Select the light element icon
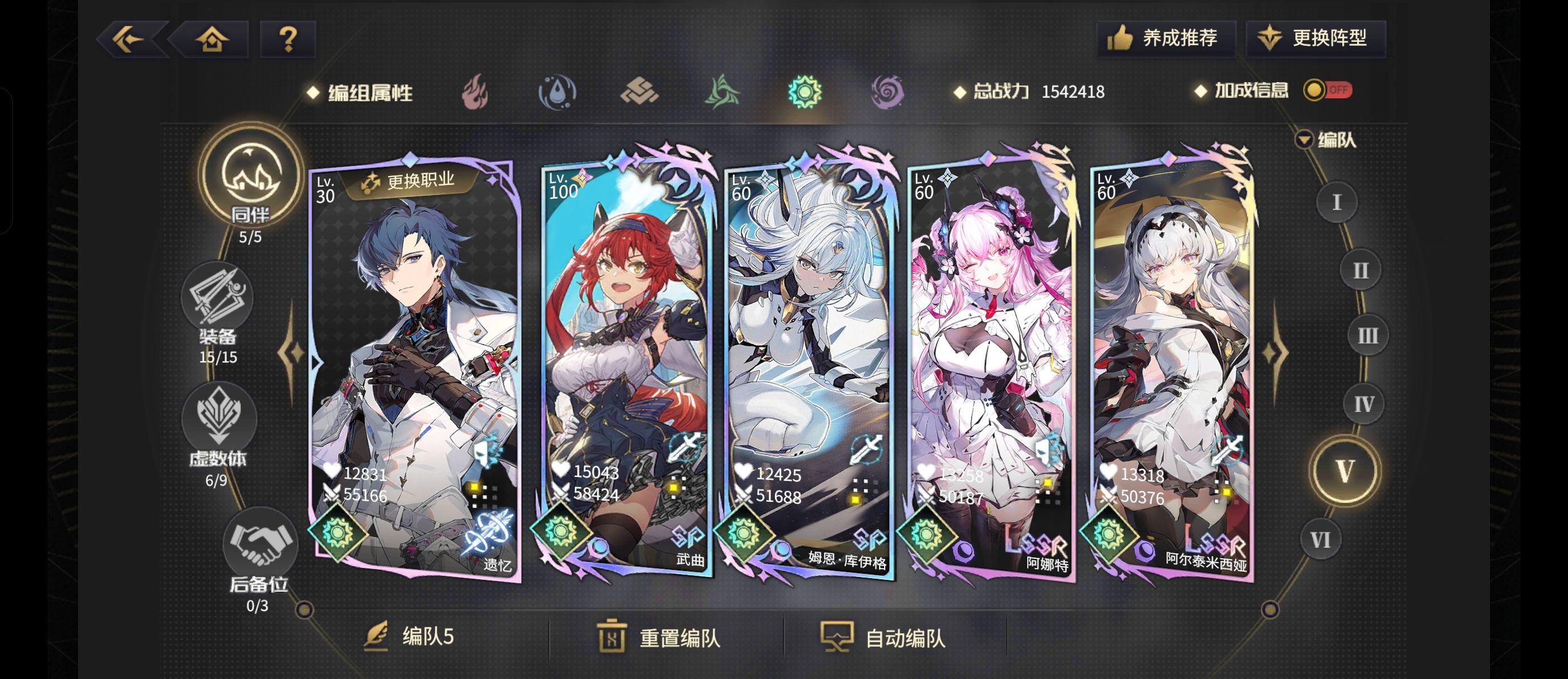1568x679 pixels. pos(807,93)
